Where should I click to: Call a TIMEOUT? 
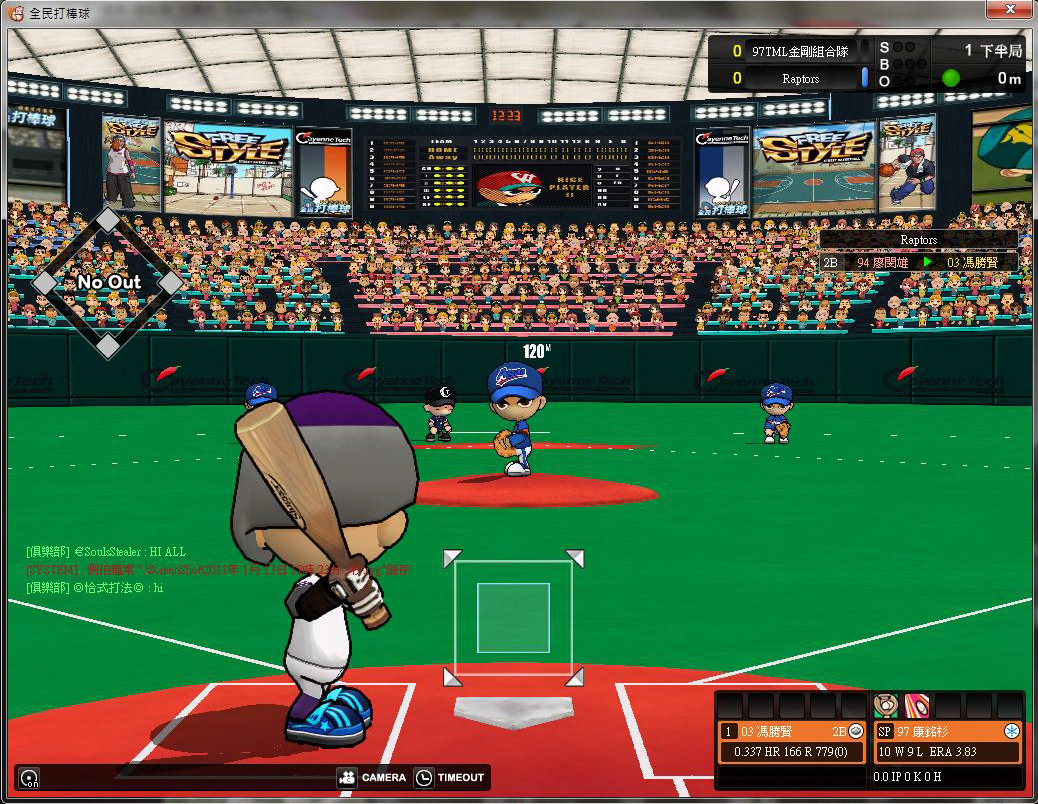(450, 777)
